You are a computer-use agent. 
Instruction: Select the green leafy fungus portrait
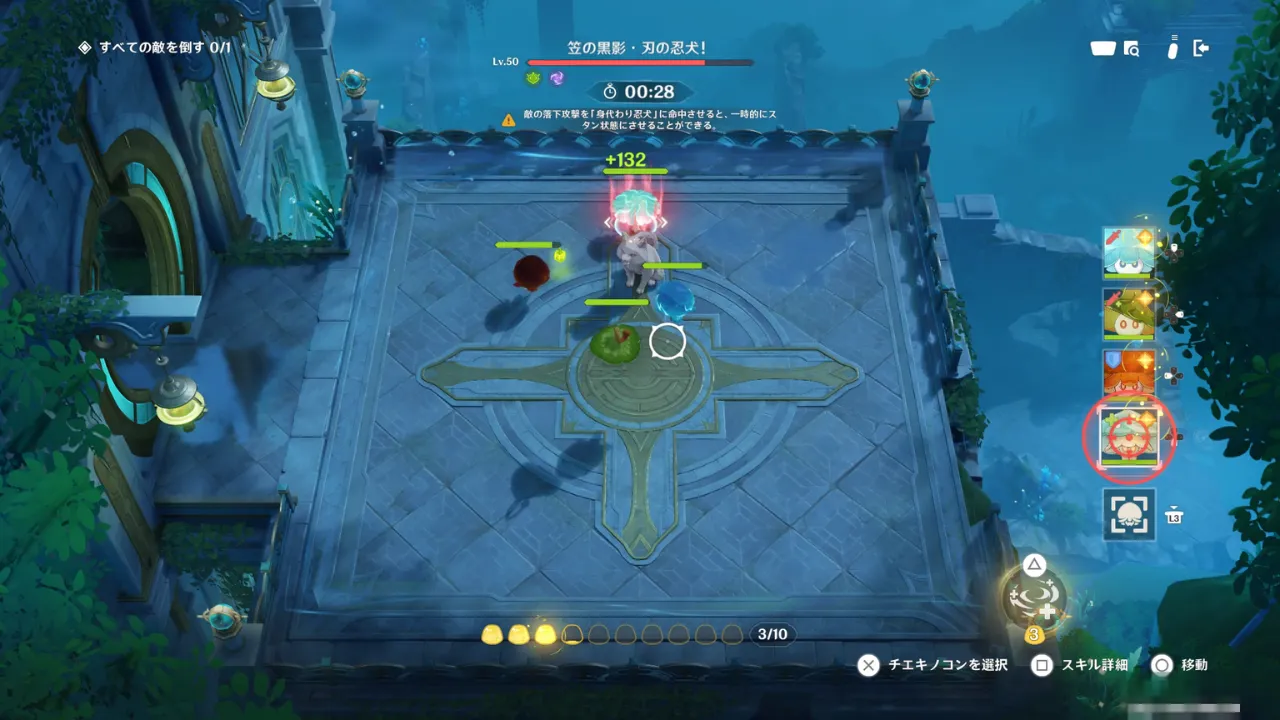click(1129, 314)
